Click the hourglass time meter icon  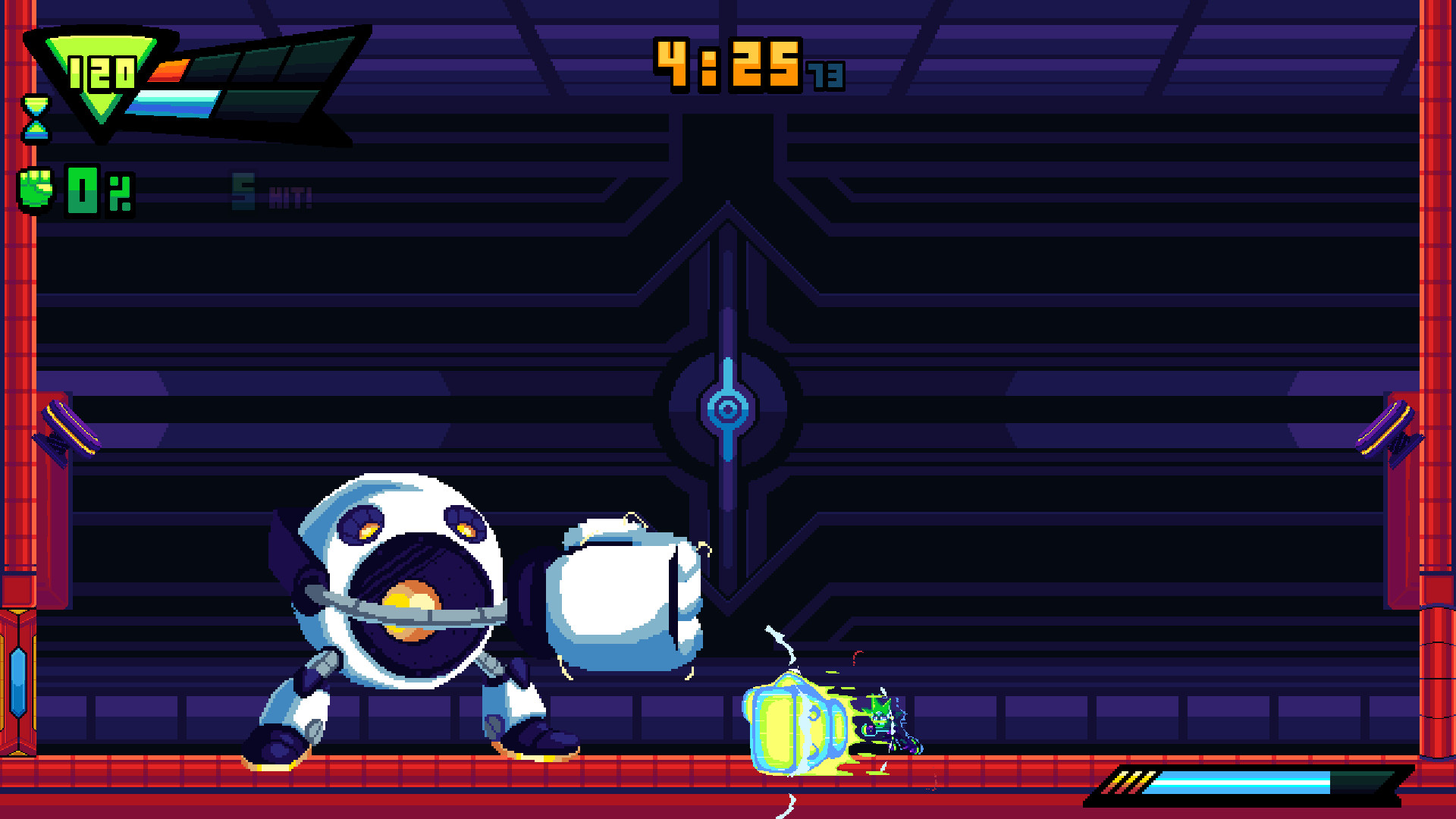[36, 118]
